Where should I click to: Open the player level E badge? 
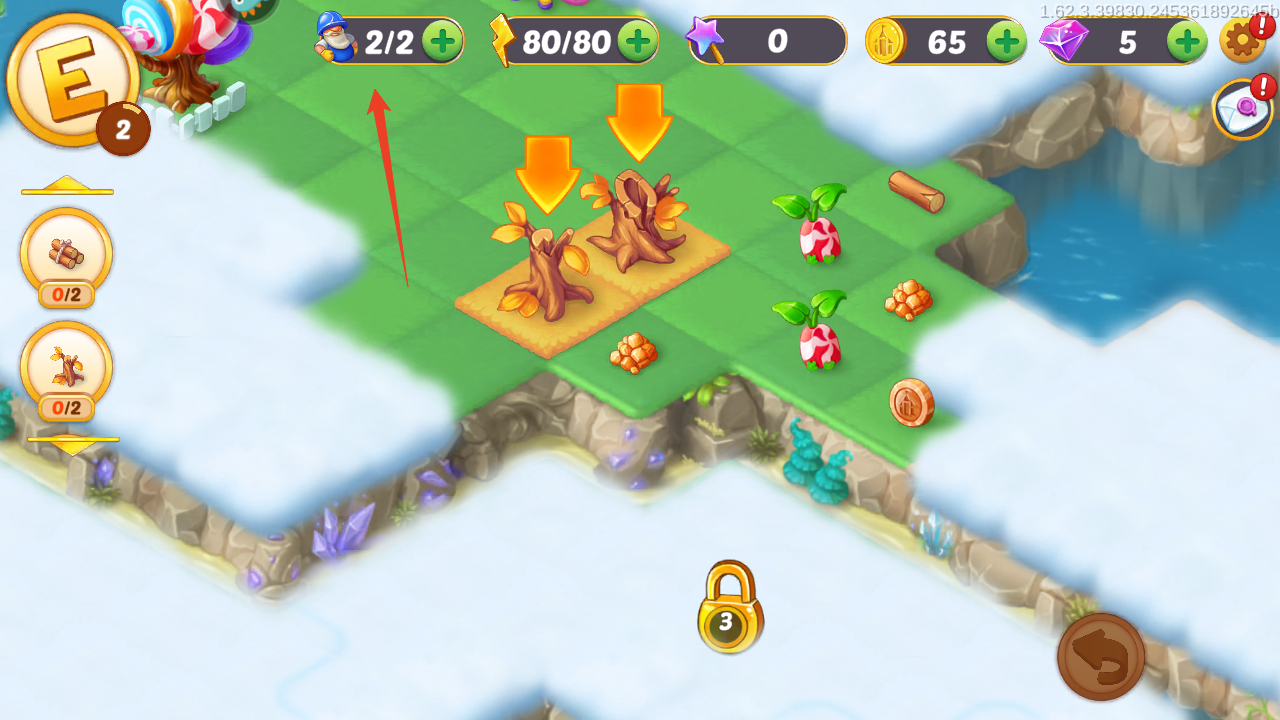[72, 80]
